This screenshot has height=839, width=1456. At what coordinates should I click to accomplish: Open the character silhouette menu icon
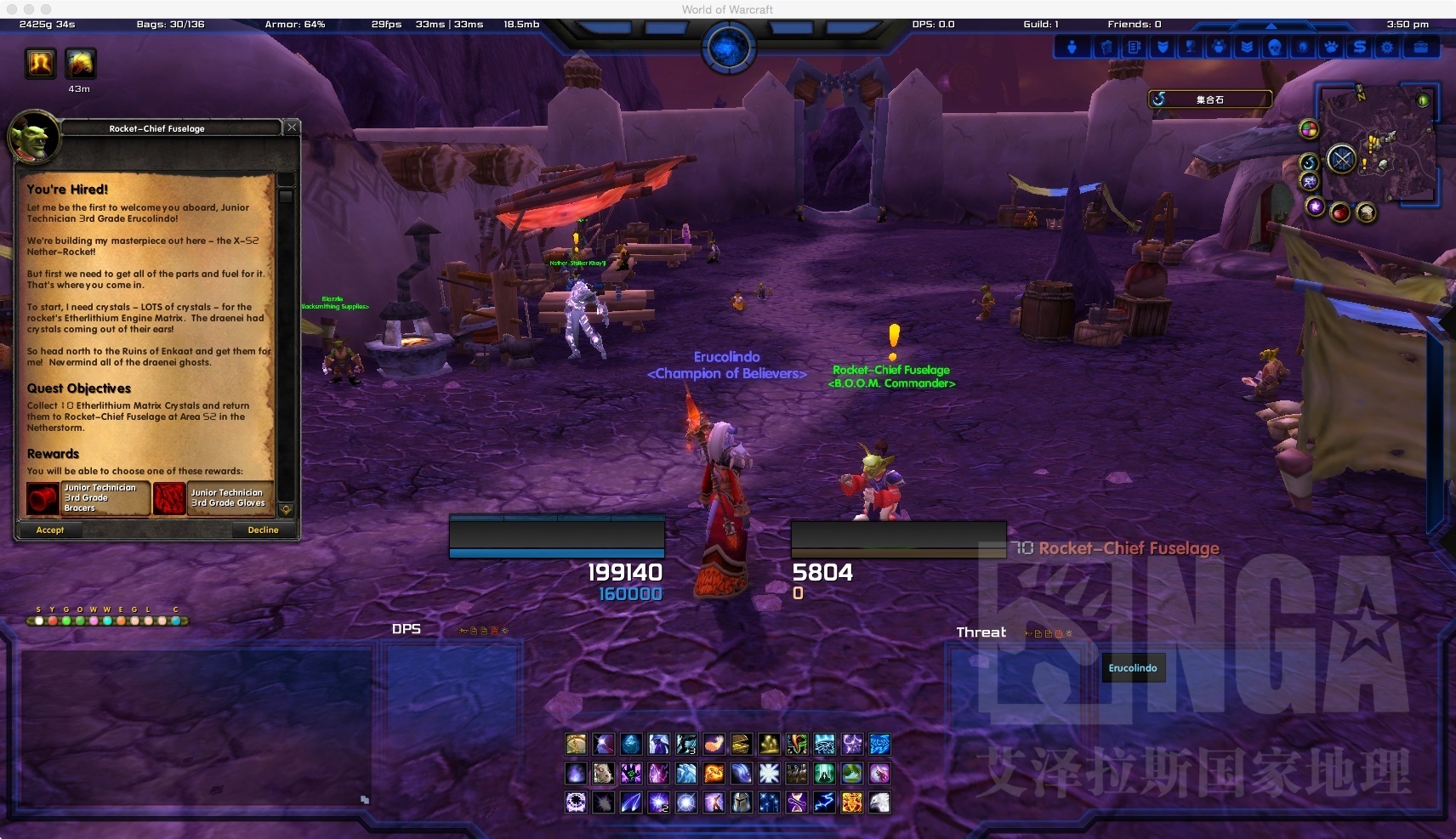(1072, 48)
